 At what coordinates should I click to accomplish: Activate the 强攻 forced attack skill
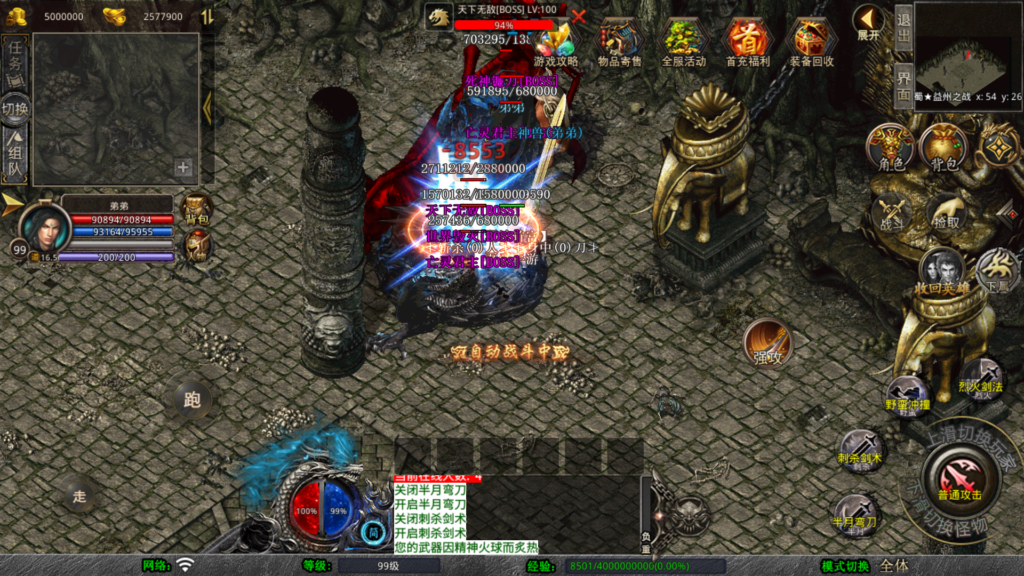[767, 343]
